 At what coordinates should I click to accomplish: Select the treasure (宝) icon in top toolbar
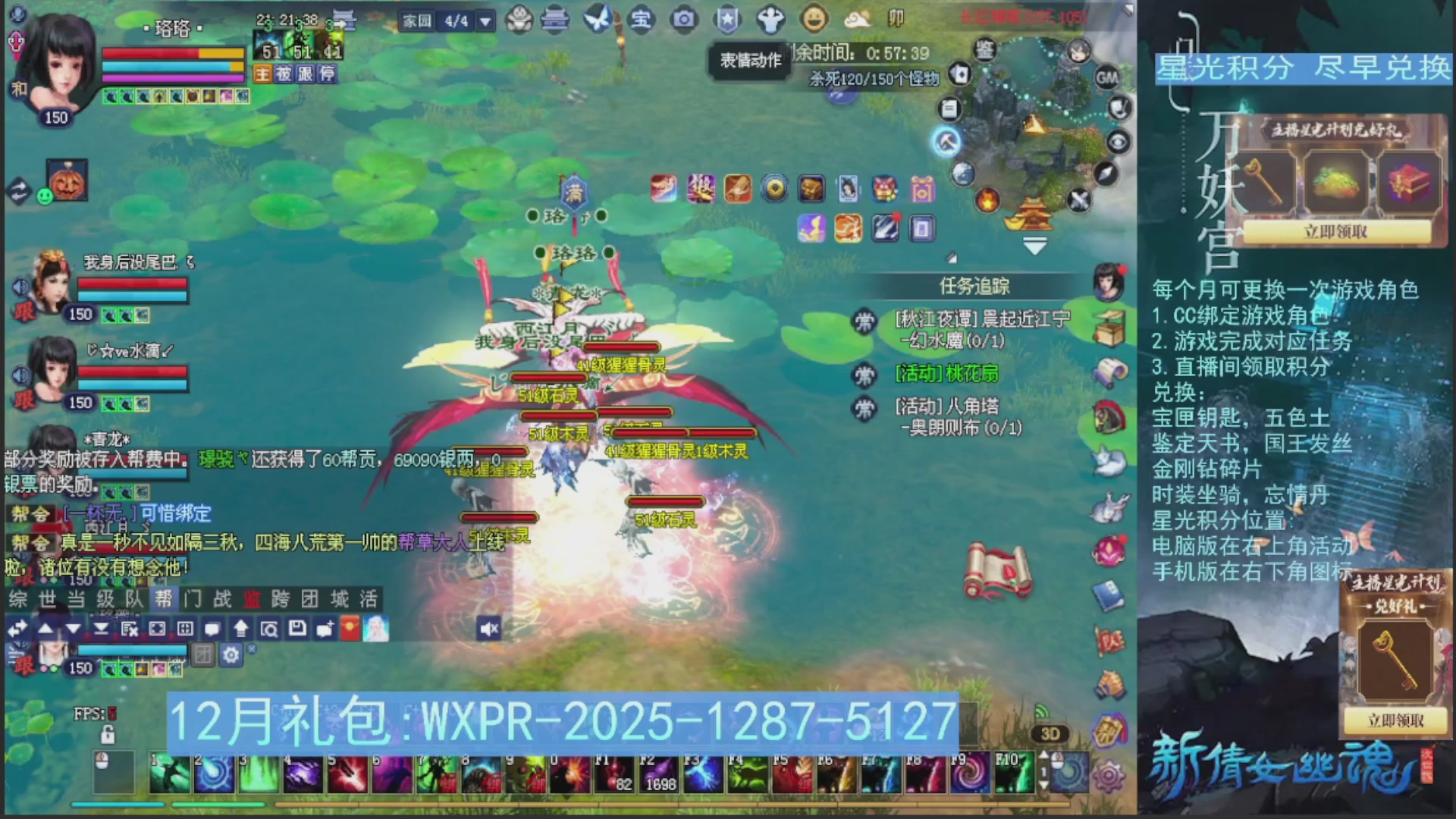pos(641,20)
